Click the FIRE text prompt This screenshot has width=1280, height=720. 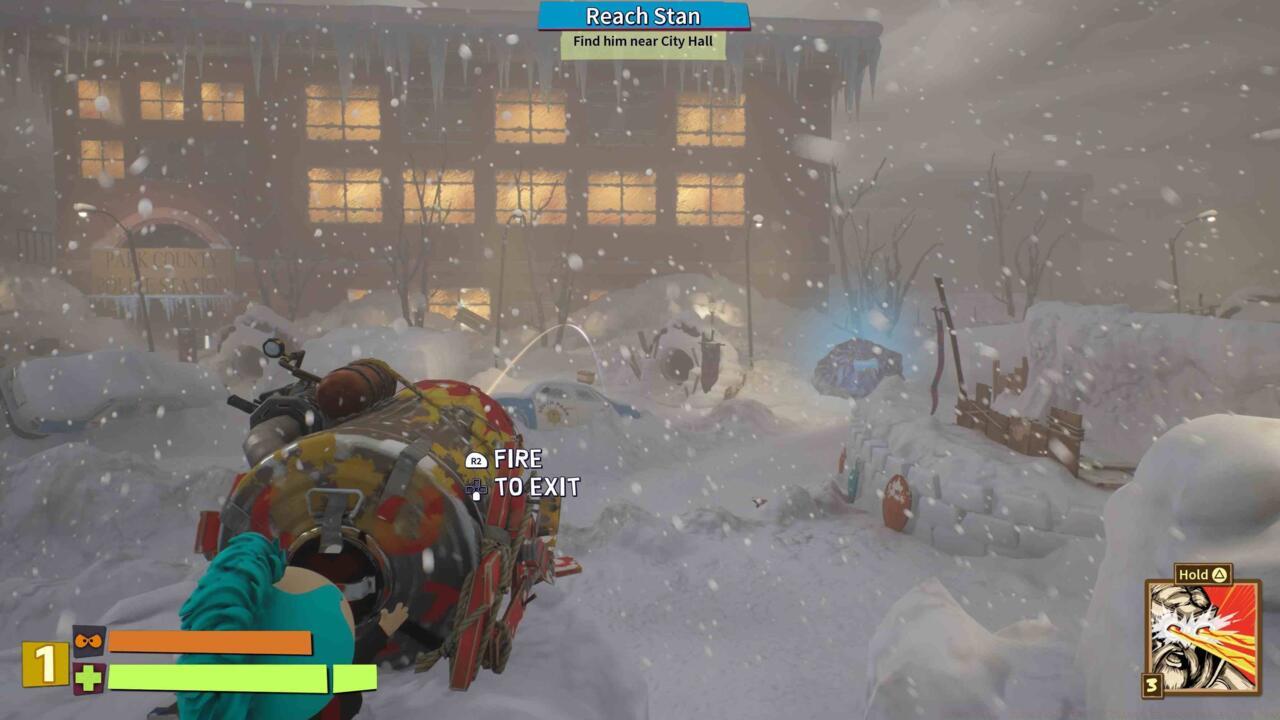(x=516, y=461)
